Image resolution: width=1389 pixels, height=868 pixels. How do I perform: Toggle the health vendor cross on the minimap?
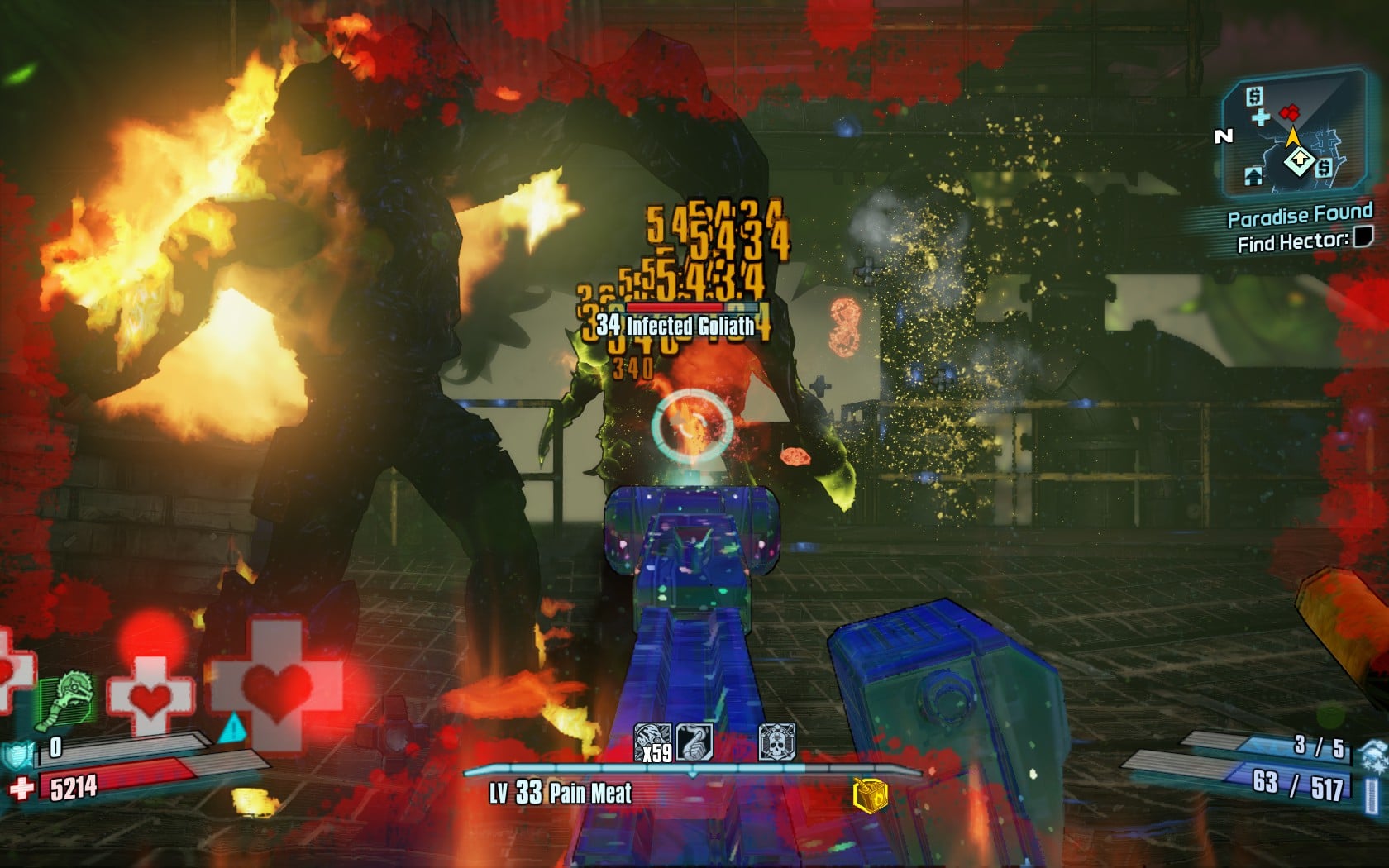tap(1262, 117)
